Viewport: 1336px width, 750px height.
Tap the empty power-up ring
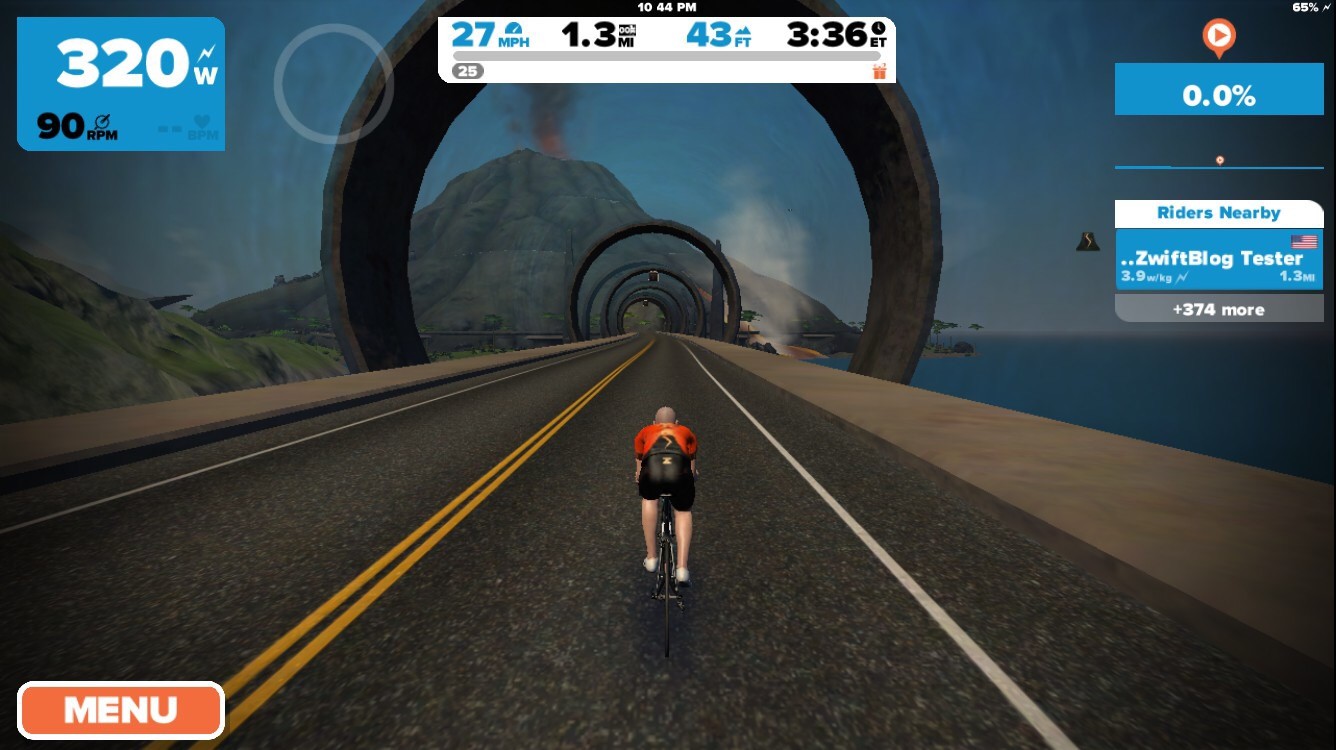click(333, 83)
